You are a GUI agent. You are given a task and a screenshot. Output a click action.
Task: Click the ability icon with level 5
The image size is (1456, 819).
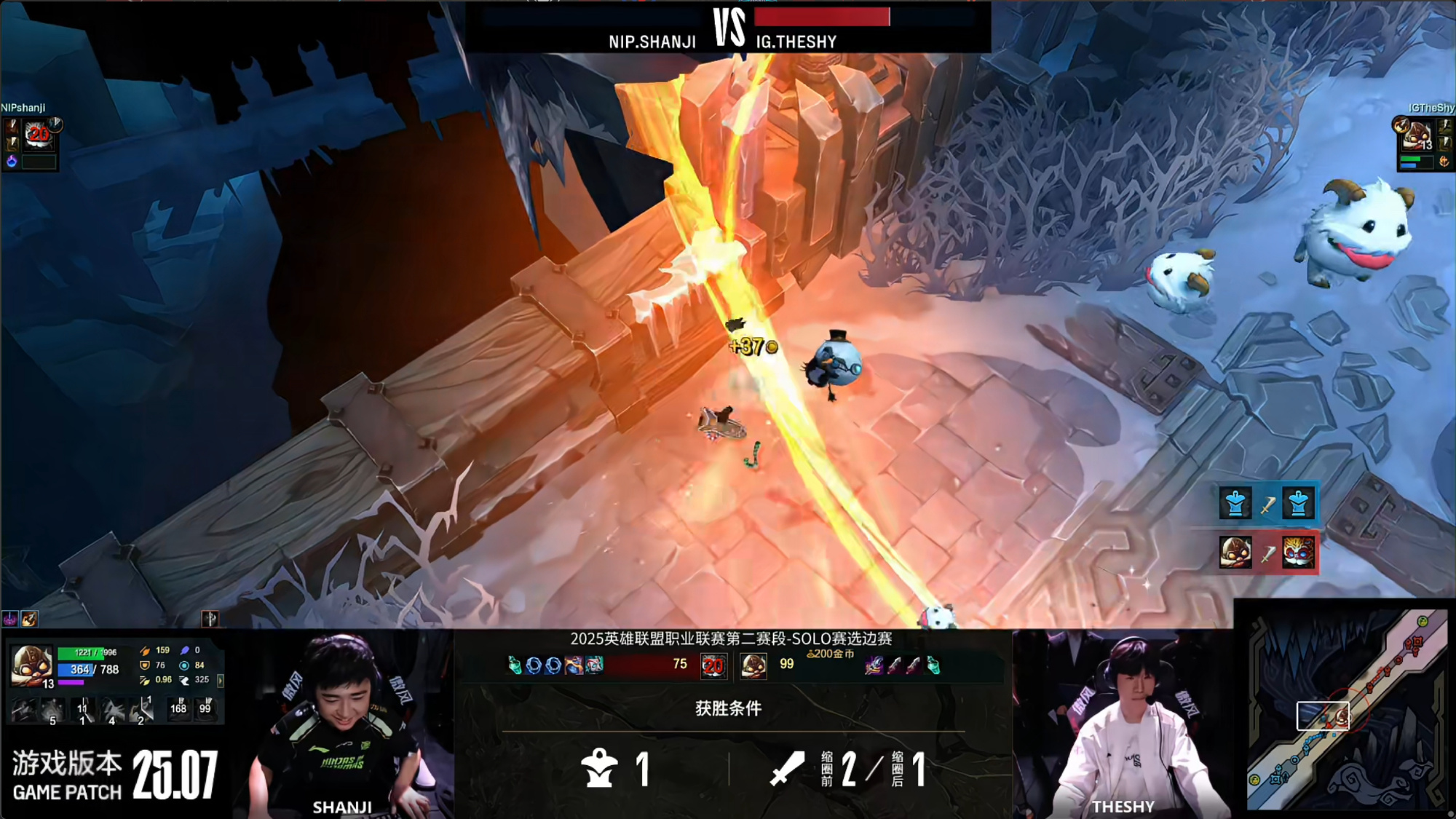point(51,709)
